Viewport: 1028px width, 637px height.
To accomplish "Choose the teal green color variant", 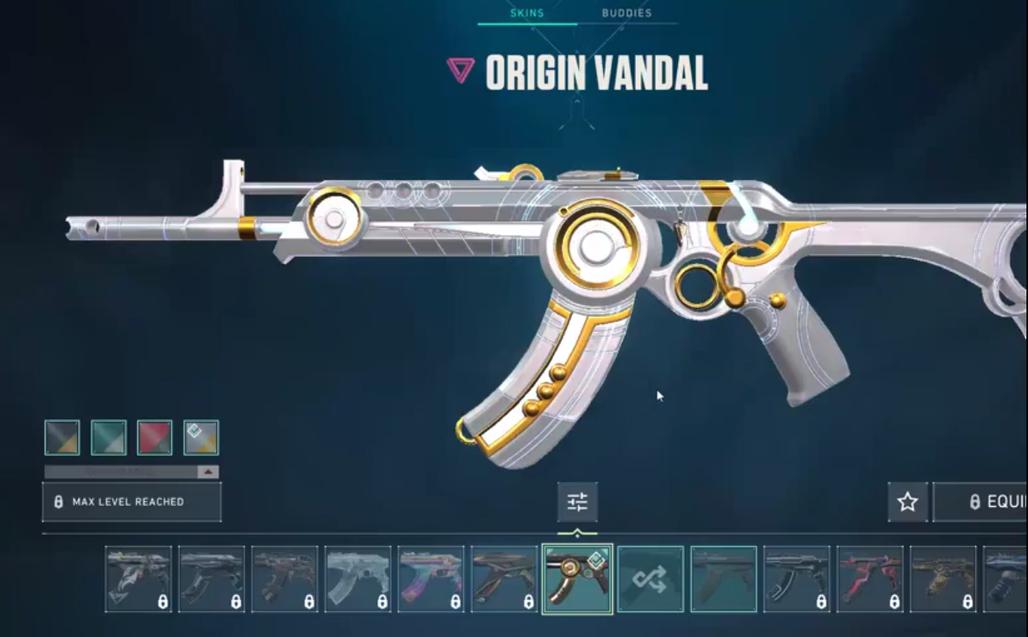I will point(108,437).
